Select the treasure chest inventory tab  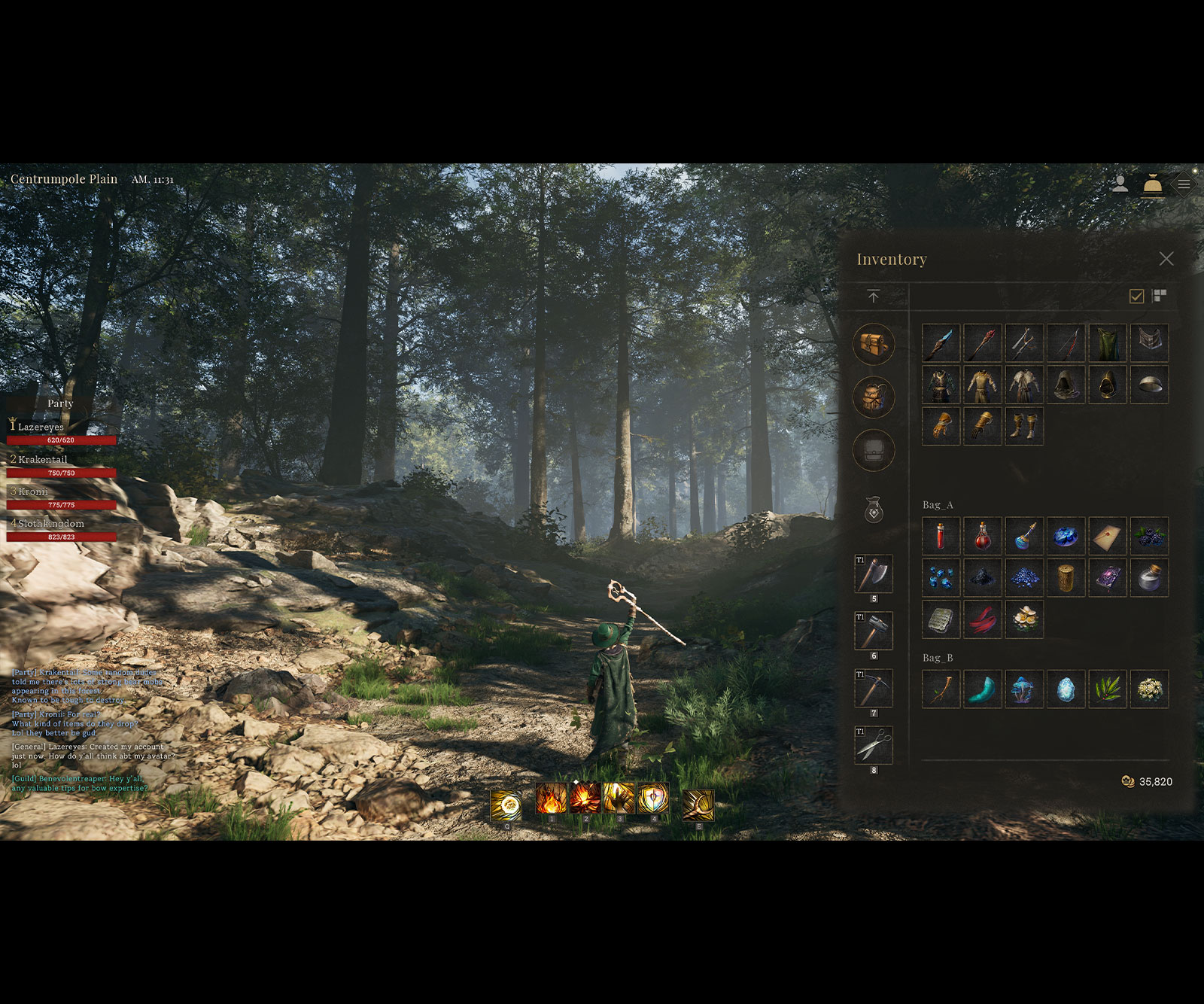[x=874, y=344]
